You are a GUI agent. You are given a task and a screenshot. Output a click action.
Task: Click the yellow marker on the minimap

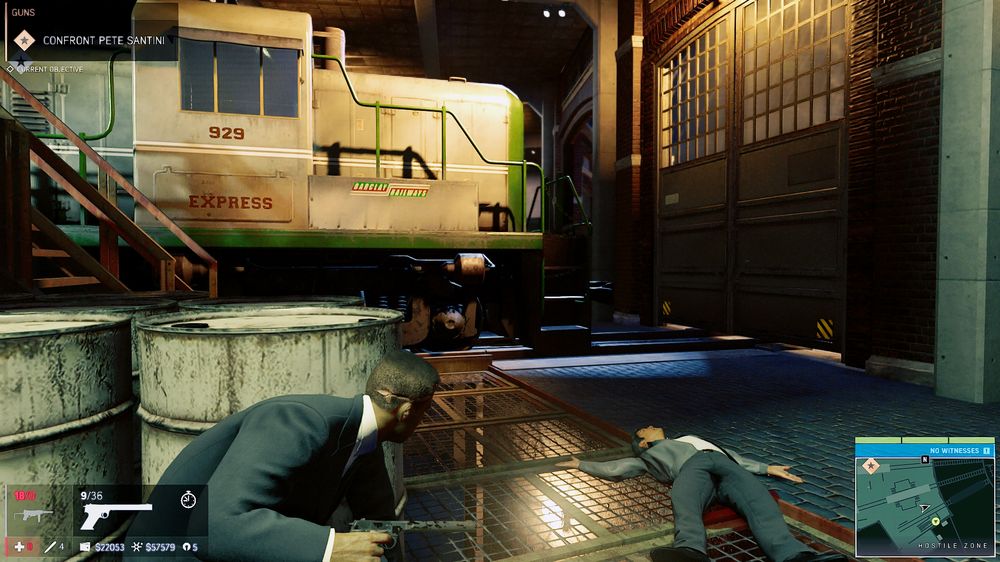(x=936, y=521)
